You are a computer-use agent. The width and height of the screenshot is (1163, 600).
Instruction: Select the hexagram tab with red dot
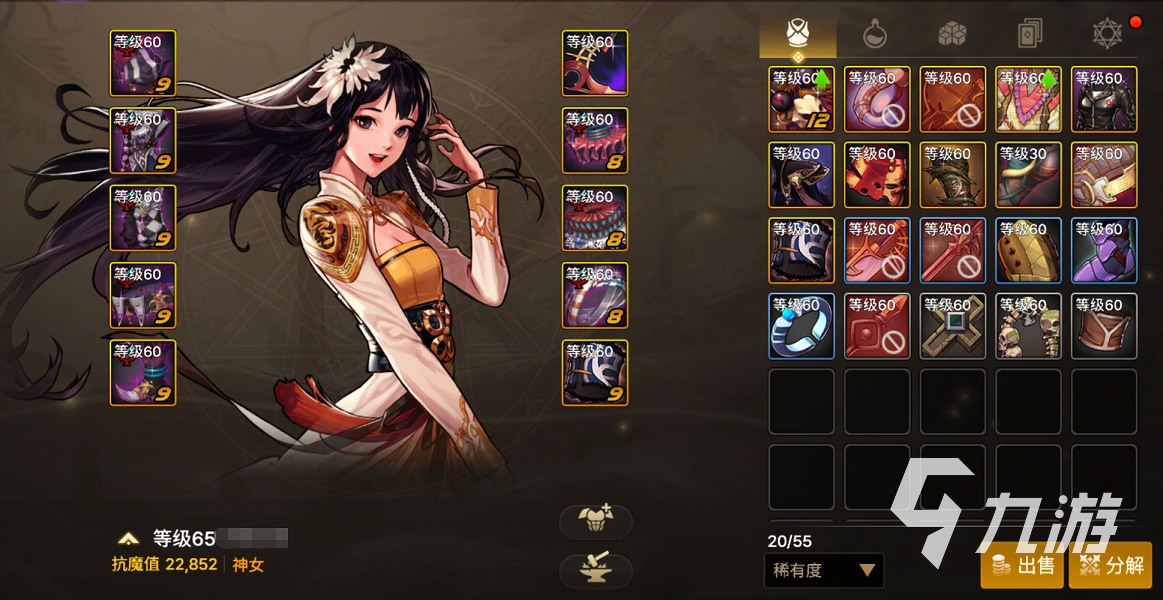point(1107,35)
